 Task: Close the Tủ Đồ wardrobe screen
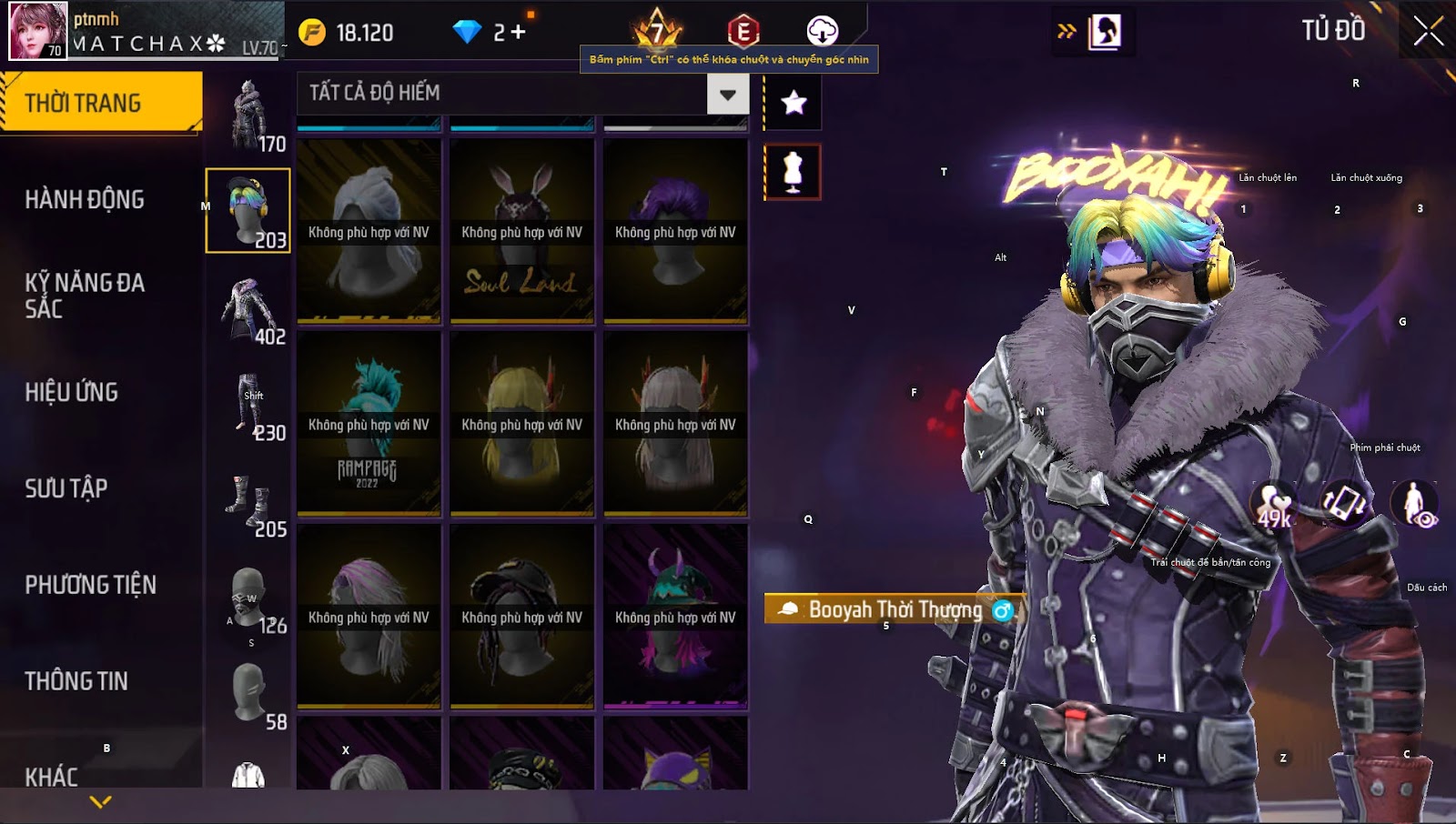1428,31
